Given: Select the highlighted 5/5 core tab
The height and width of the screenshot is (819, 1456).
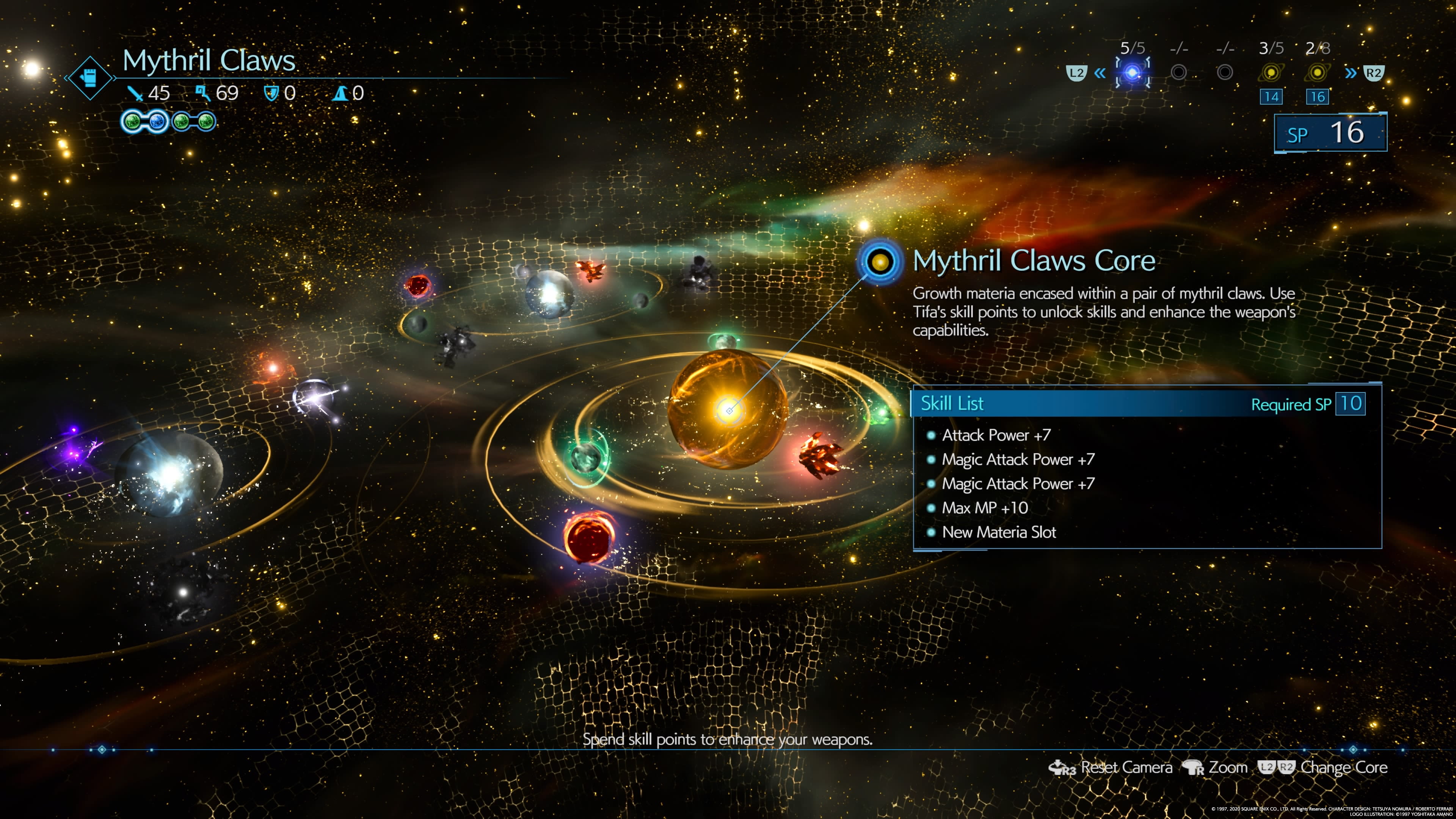Looking at the screenshot, I should click(x=1132, y=72).
